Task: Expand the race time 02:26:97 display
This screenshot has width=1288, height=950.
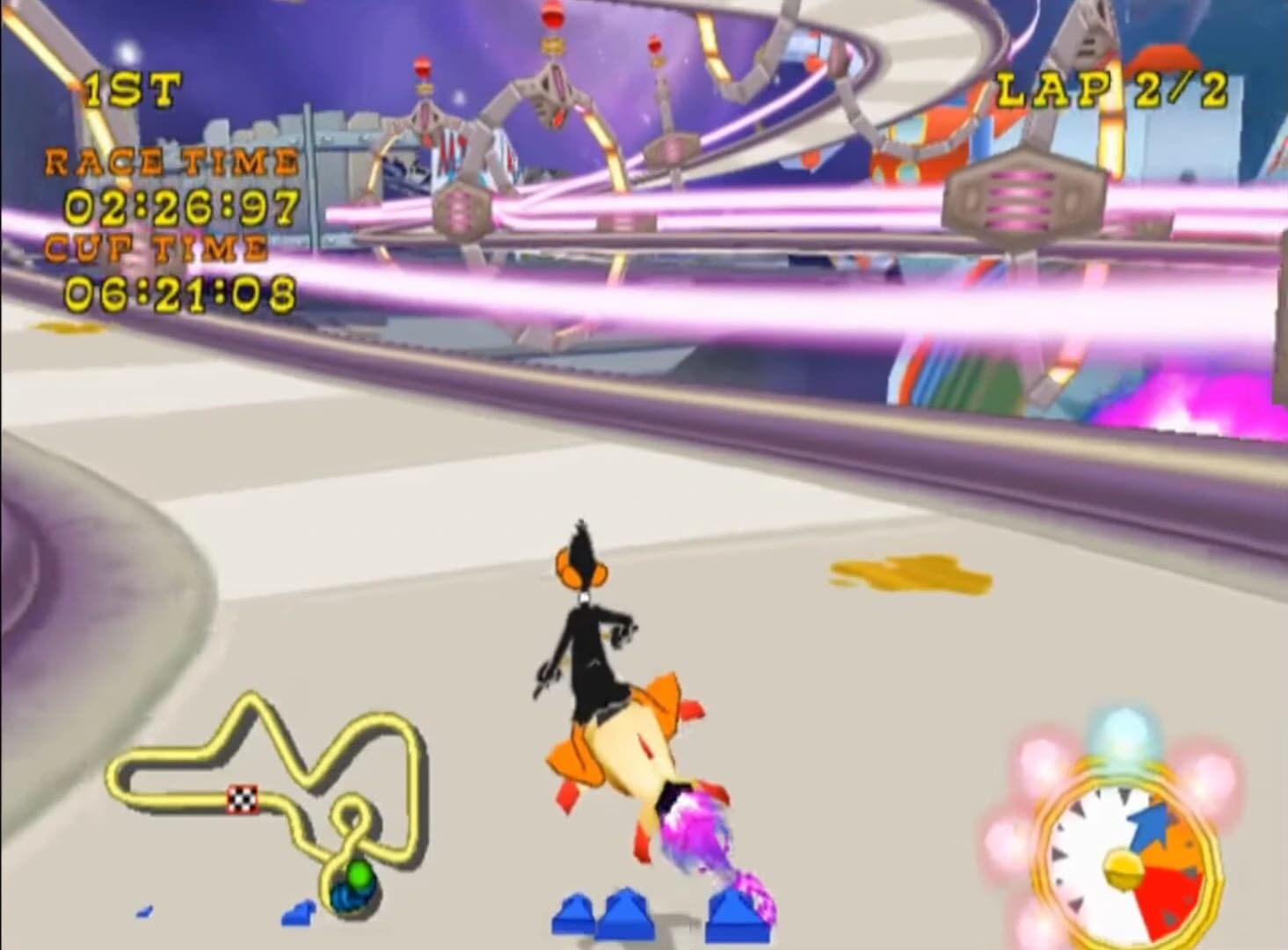Action: point(178,206)
